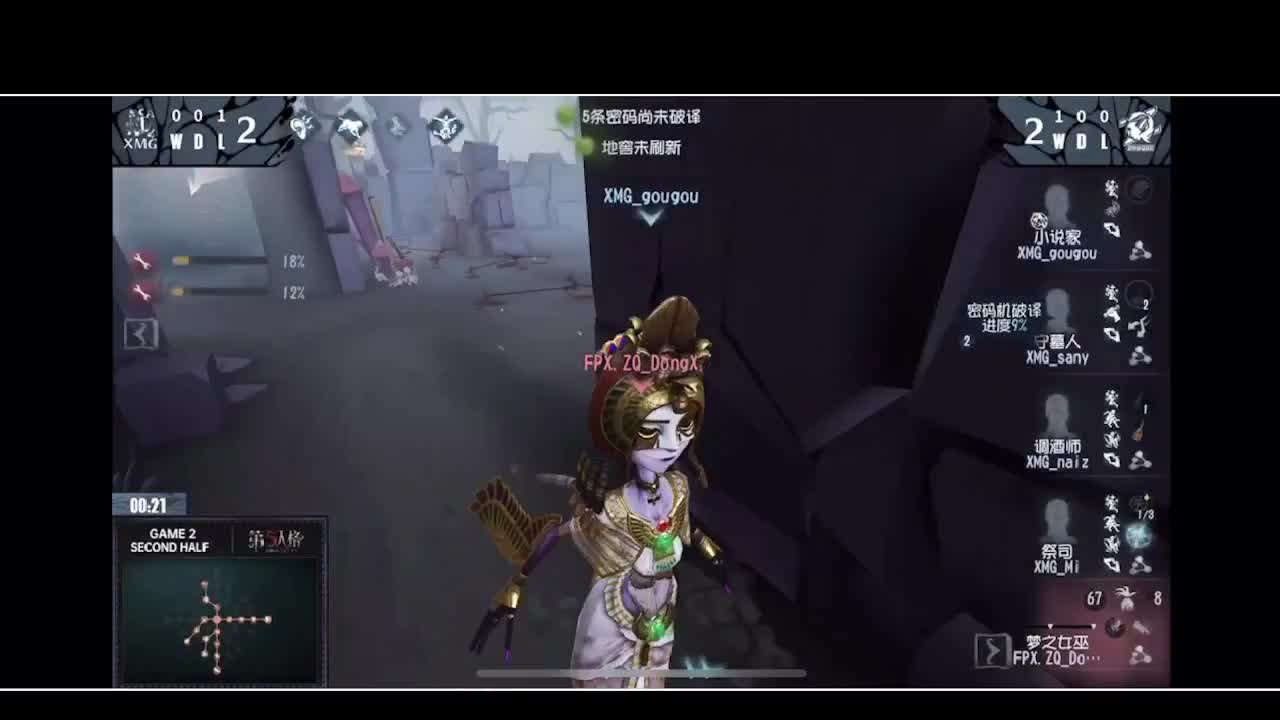
Task: Toggle the bracket icon beside 梦之女巫
Action: point(992,648)
